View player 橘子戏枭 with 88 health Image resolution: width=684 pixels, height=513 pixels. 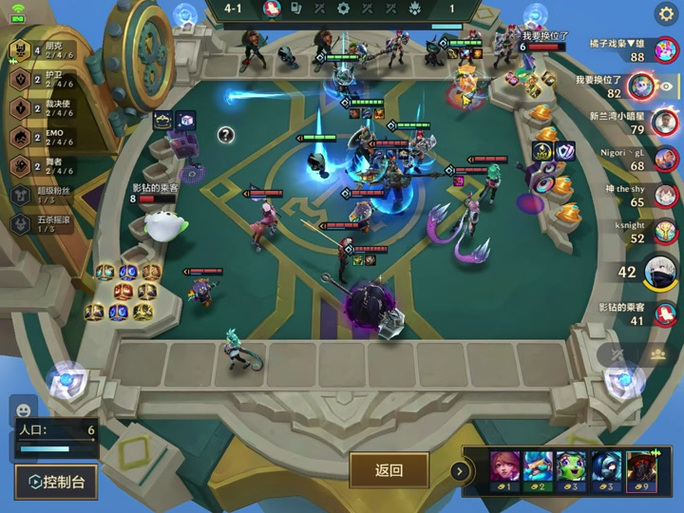(x=665, y=49)
